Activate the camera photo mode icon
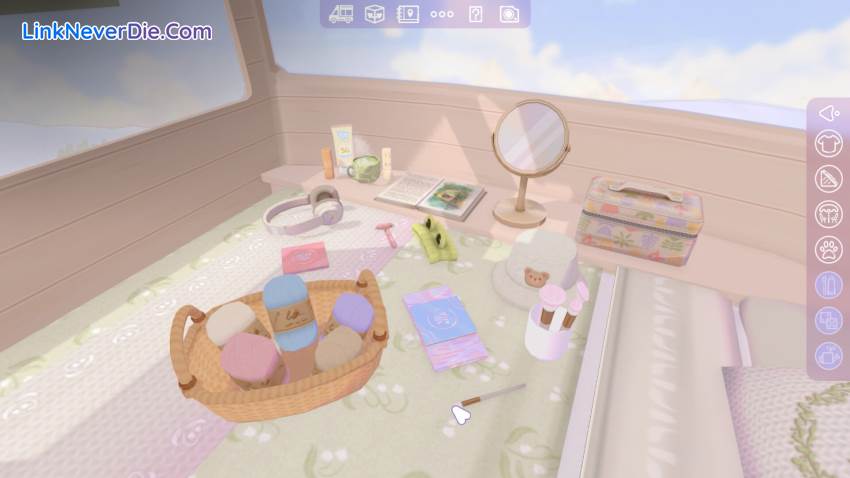850x478 pixels. (509, 14)
